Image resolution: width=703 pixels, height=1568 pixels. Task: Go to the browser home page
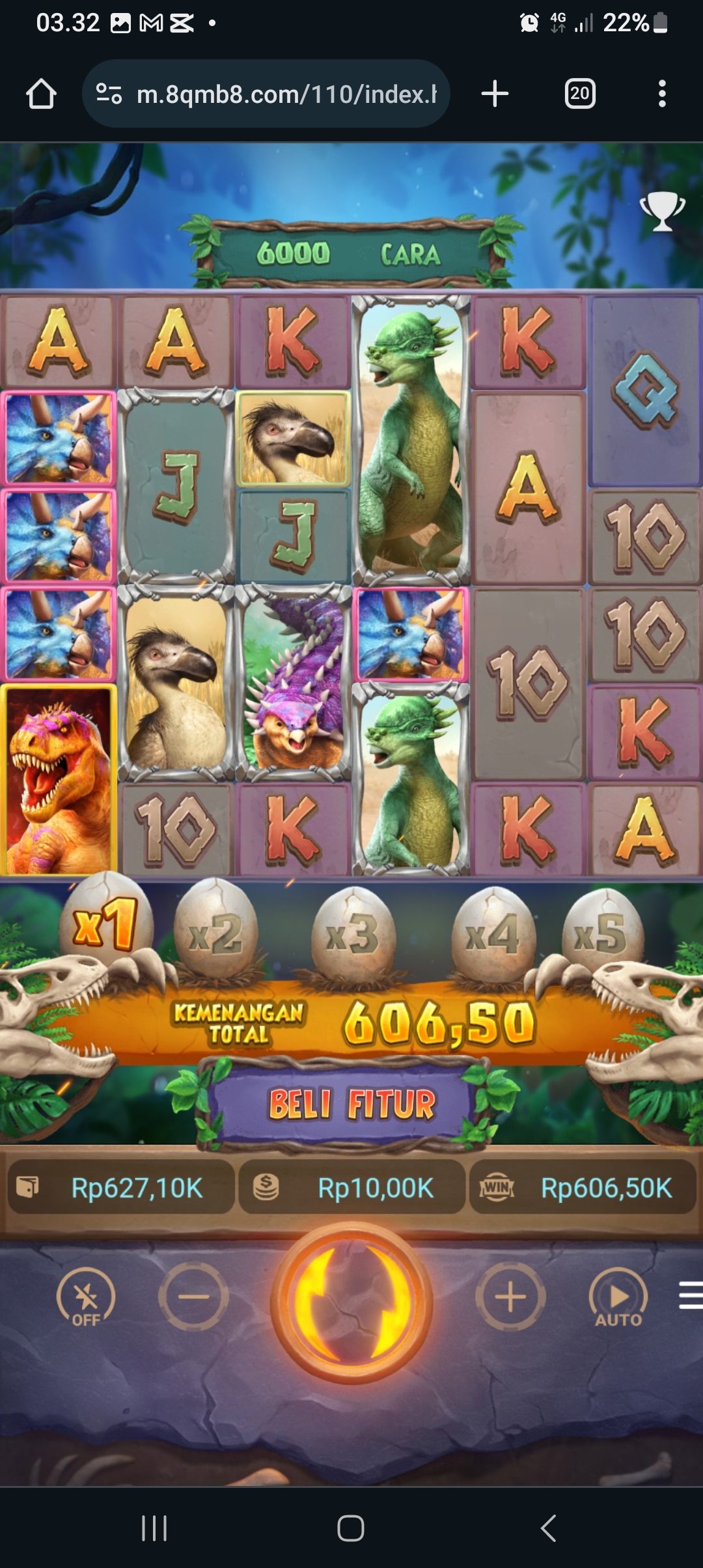pyautogui.click(x=41, y=94)
